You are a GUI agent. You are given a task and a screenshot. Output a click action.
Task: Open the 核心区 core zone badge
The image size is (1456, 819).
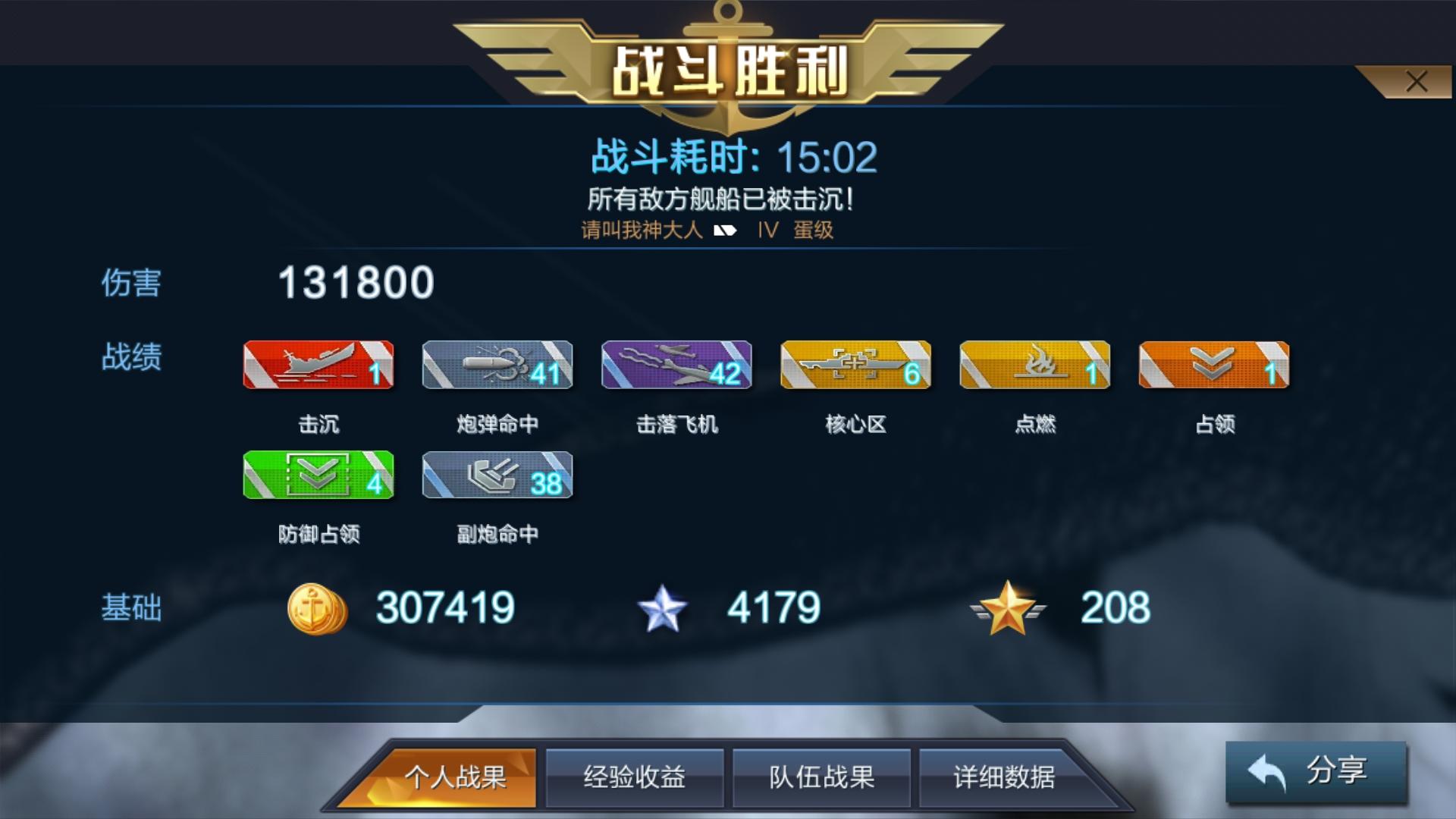(x=855, y=366)
